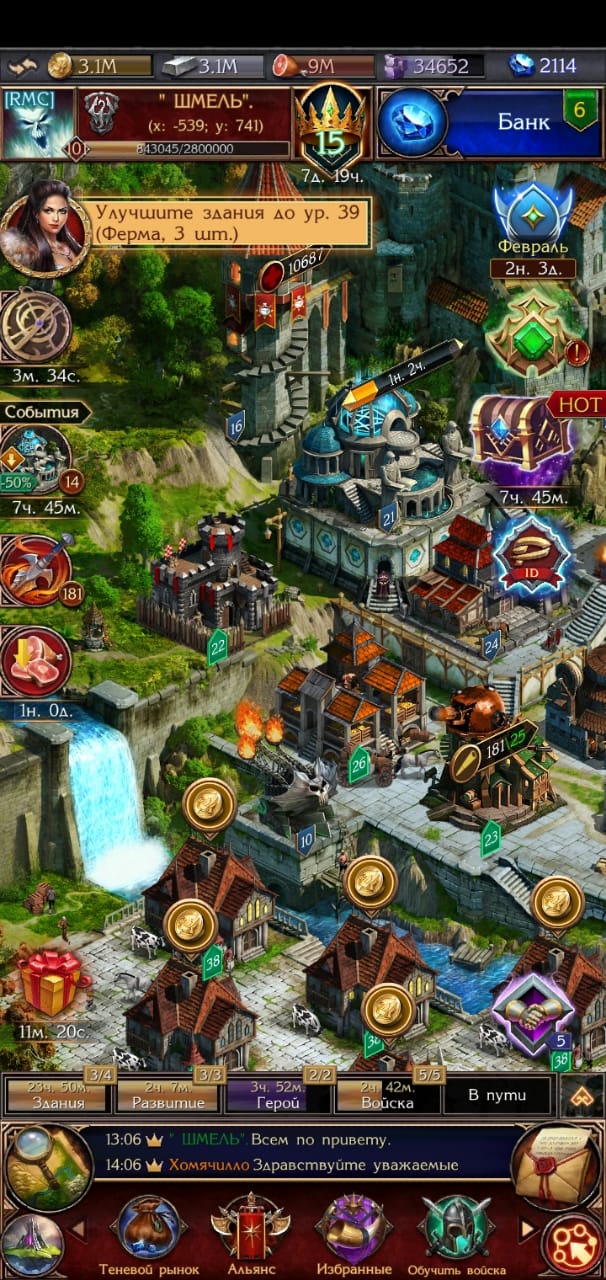Open the RMC skull player avatar
The height and width of the screenshot is (1280, 606).
38,123
